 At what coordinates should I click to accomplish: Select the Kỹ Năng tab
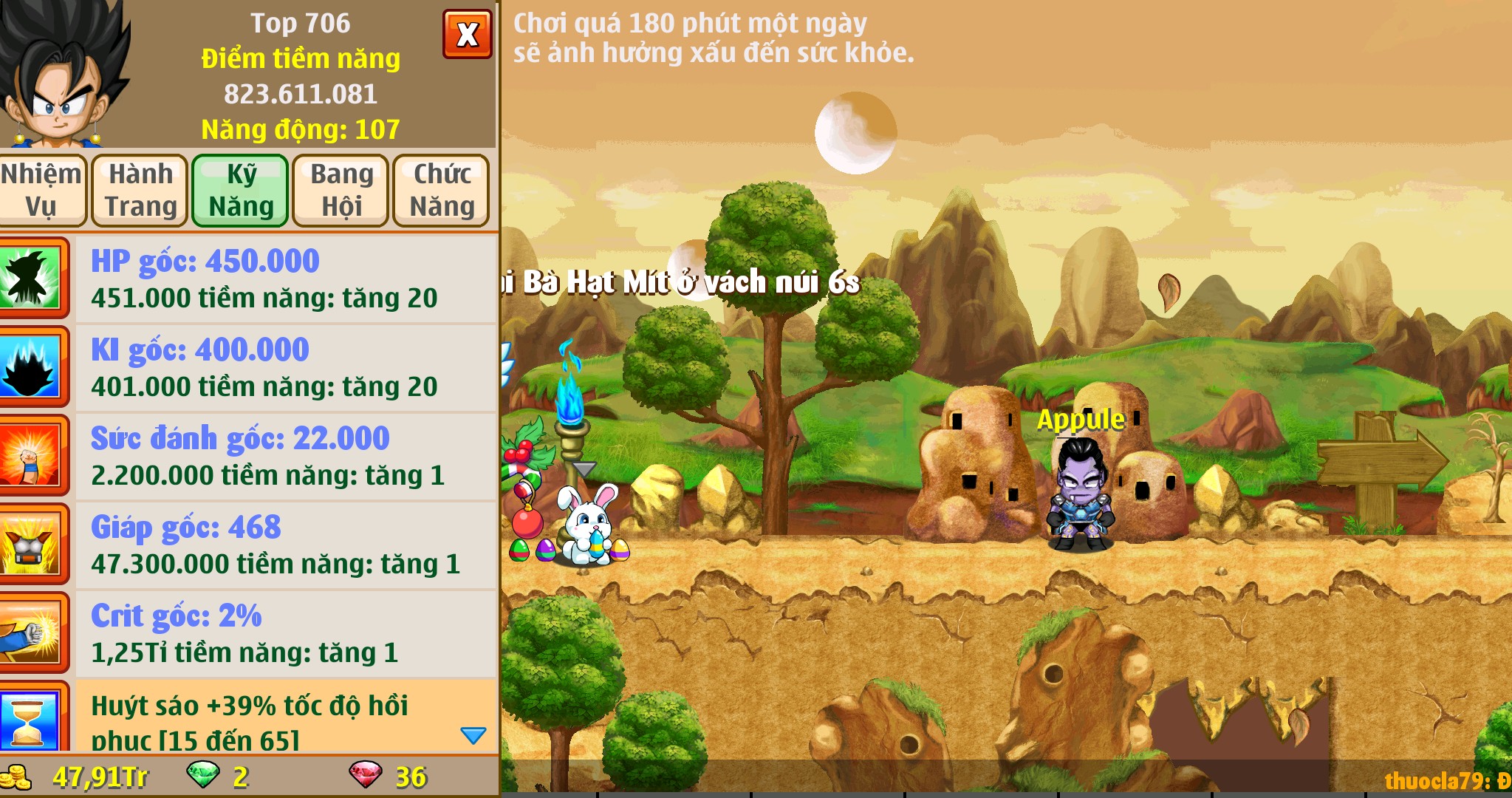(241, 190)
